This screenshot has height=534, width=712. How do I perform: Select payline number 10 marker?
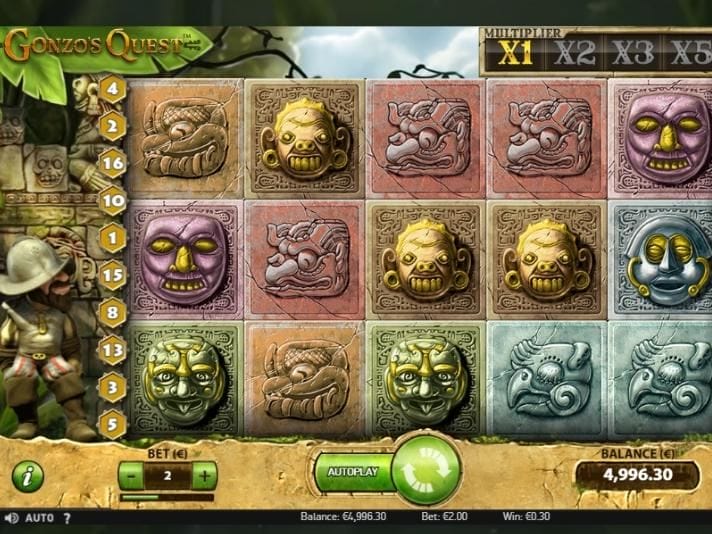click(x=112, y=201)
